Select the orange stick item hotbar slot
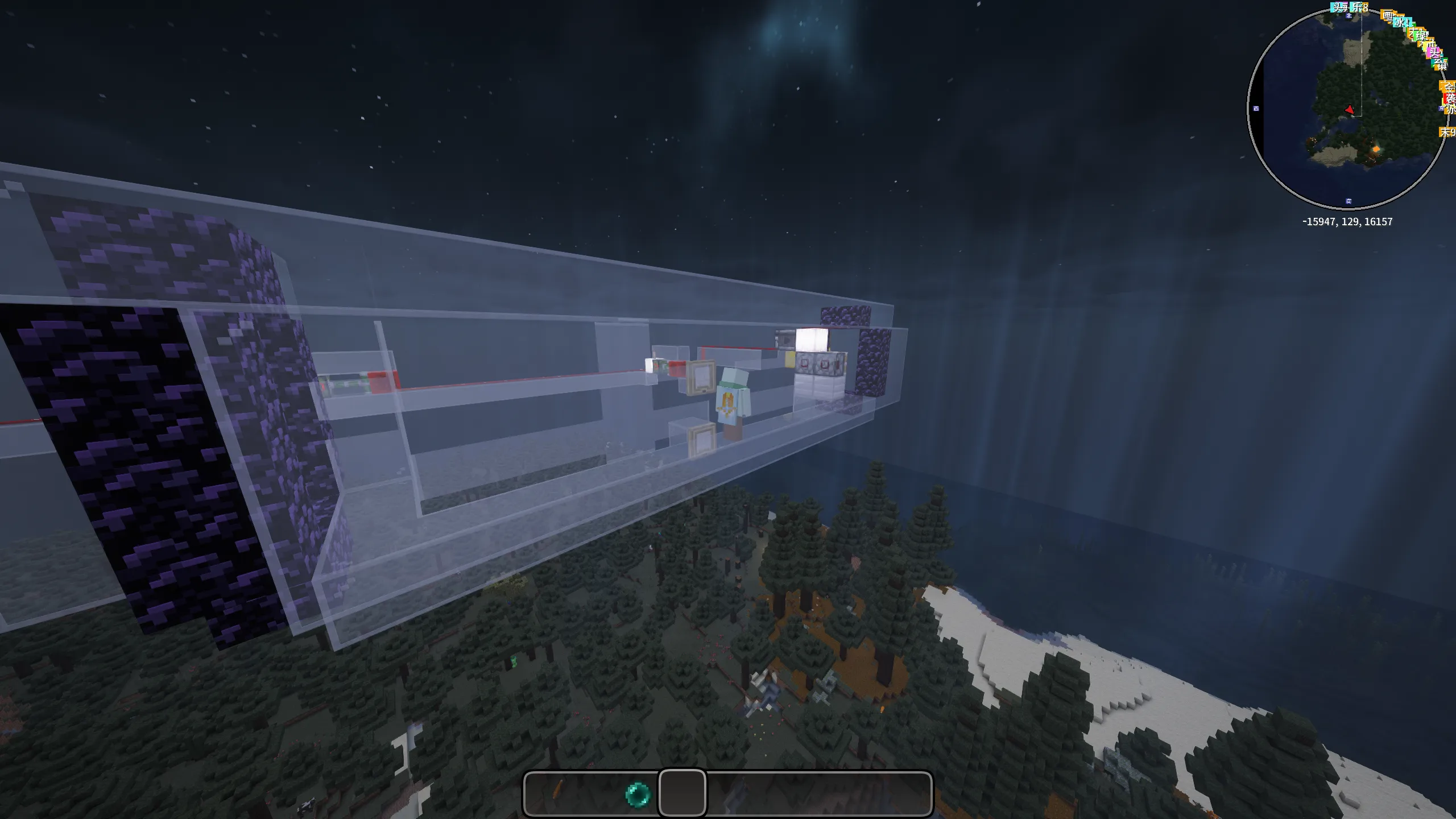The width and height of the screenshot is (1456, 819). (557, 792)
